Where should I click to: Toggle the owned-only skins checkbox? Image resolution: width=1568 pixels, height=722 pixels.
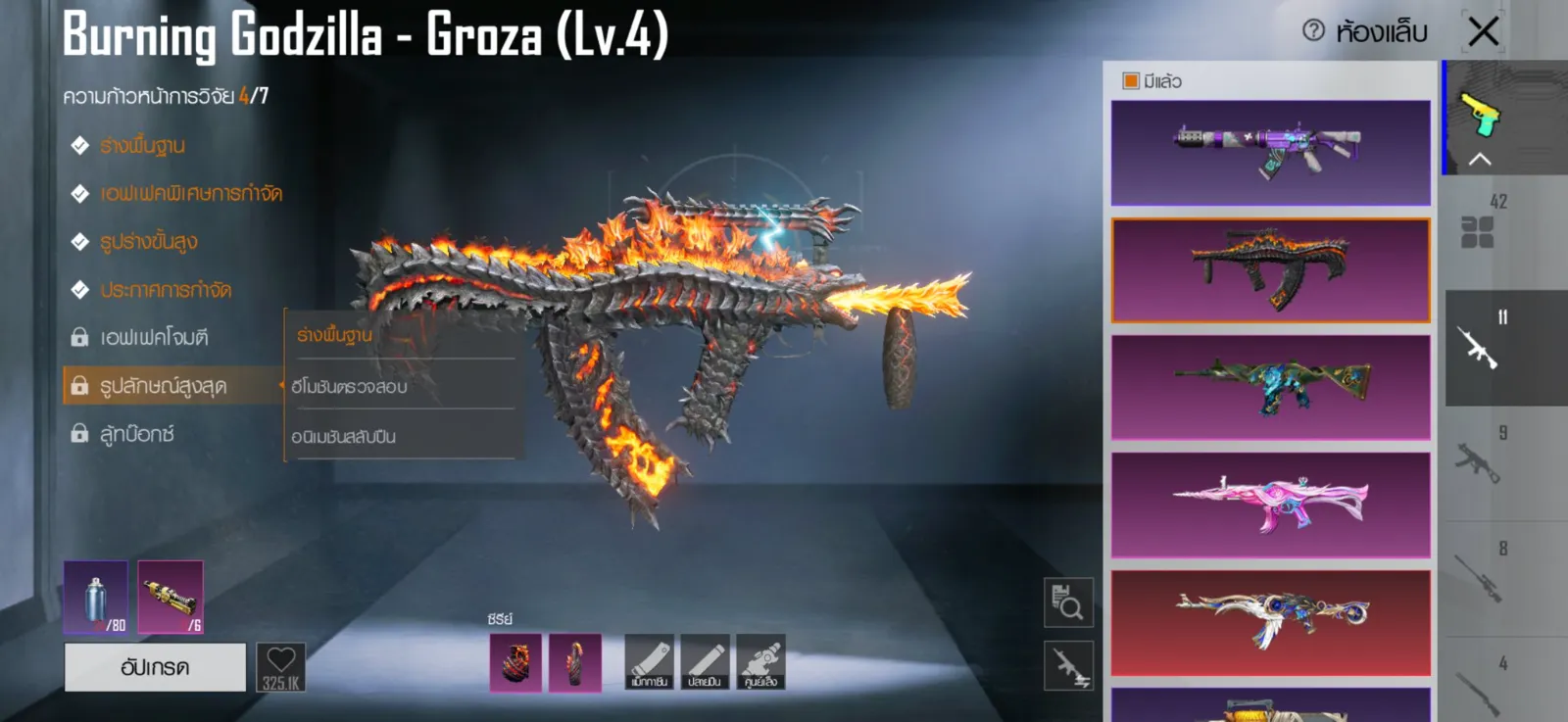(x=1131, y=81)
